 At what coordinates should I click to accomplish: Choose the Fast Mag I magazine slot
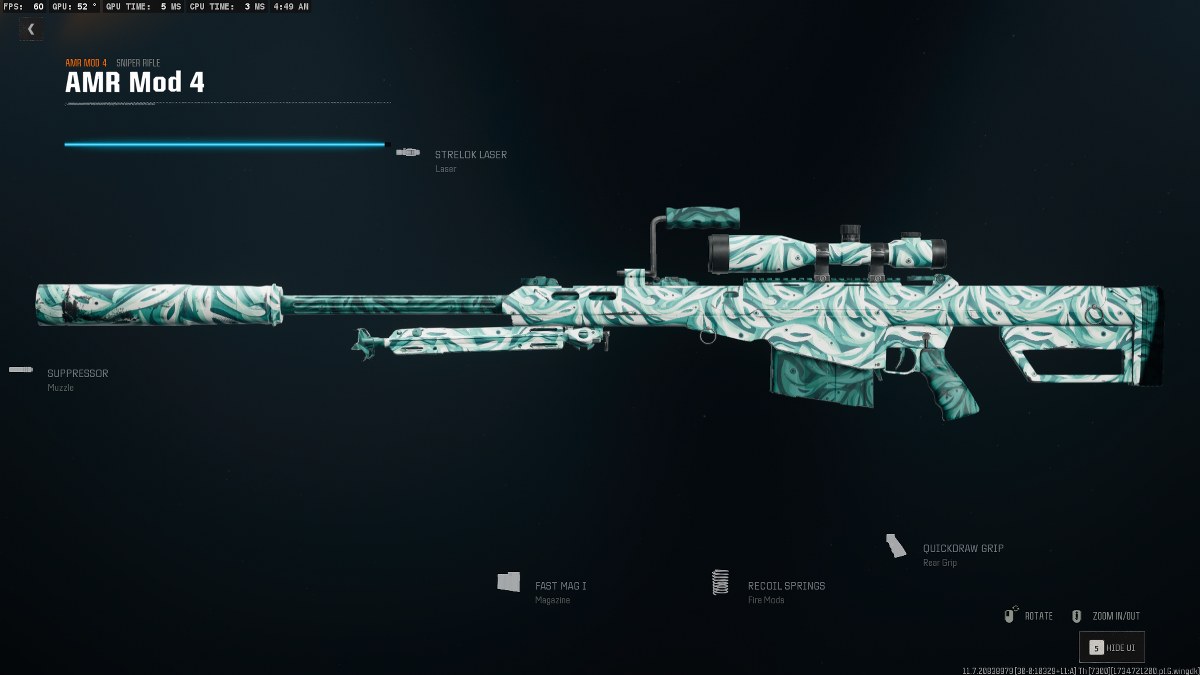pos(560,586)
